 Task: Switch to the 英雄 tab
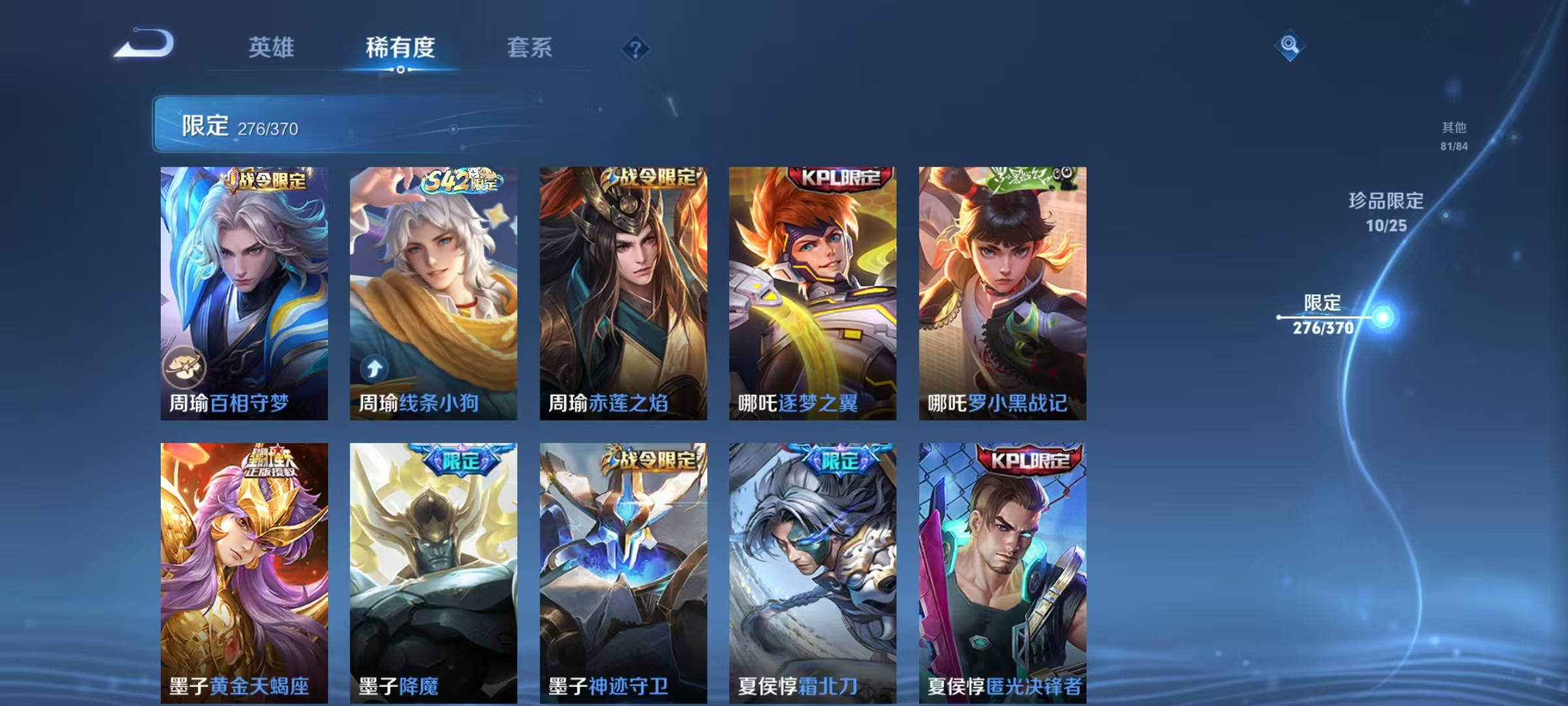click(x=272, y=48)
